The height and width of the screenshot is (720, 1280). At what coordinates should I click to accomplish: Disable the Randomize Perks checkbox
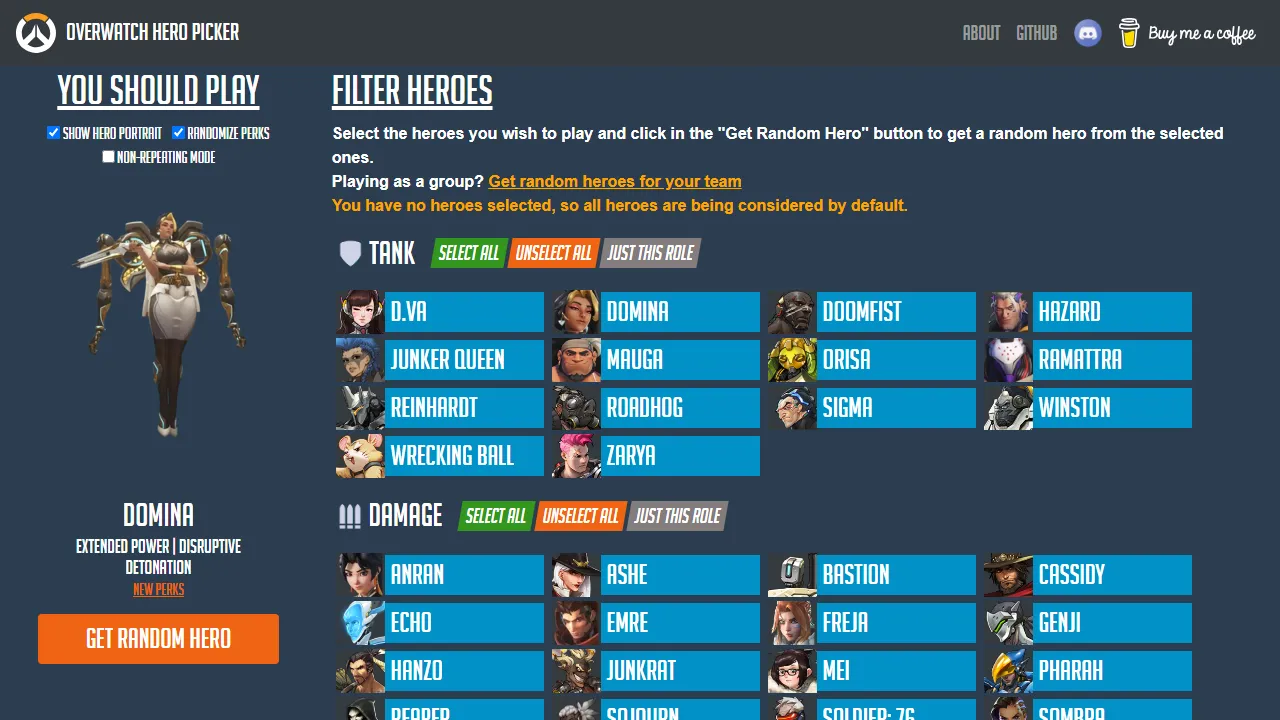click(x=179, y=132)
